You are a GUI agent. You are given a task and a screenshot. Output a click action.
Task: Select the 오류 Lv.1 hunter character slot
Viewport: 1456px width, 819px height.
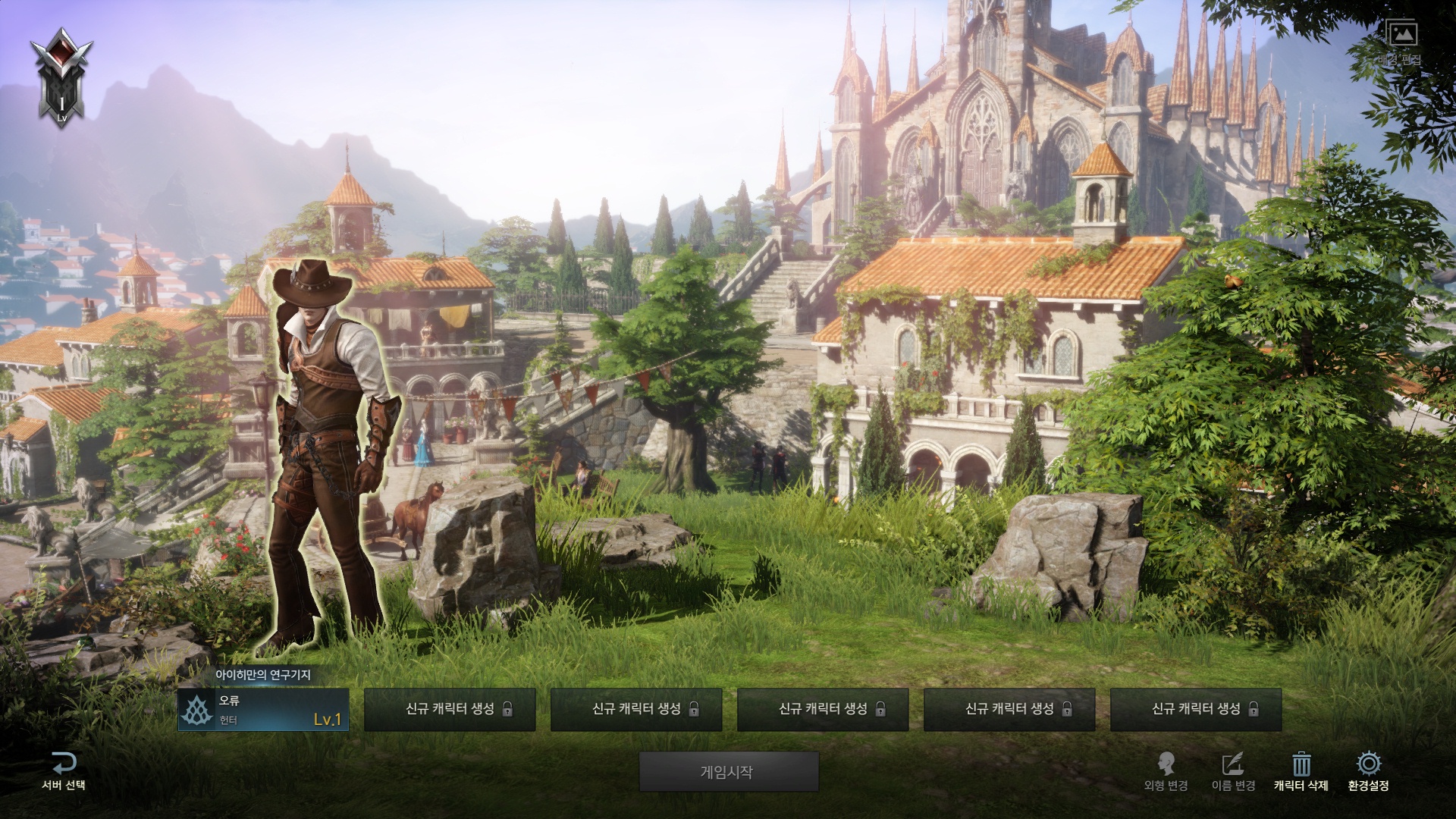click(x=263, y=710)
